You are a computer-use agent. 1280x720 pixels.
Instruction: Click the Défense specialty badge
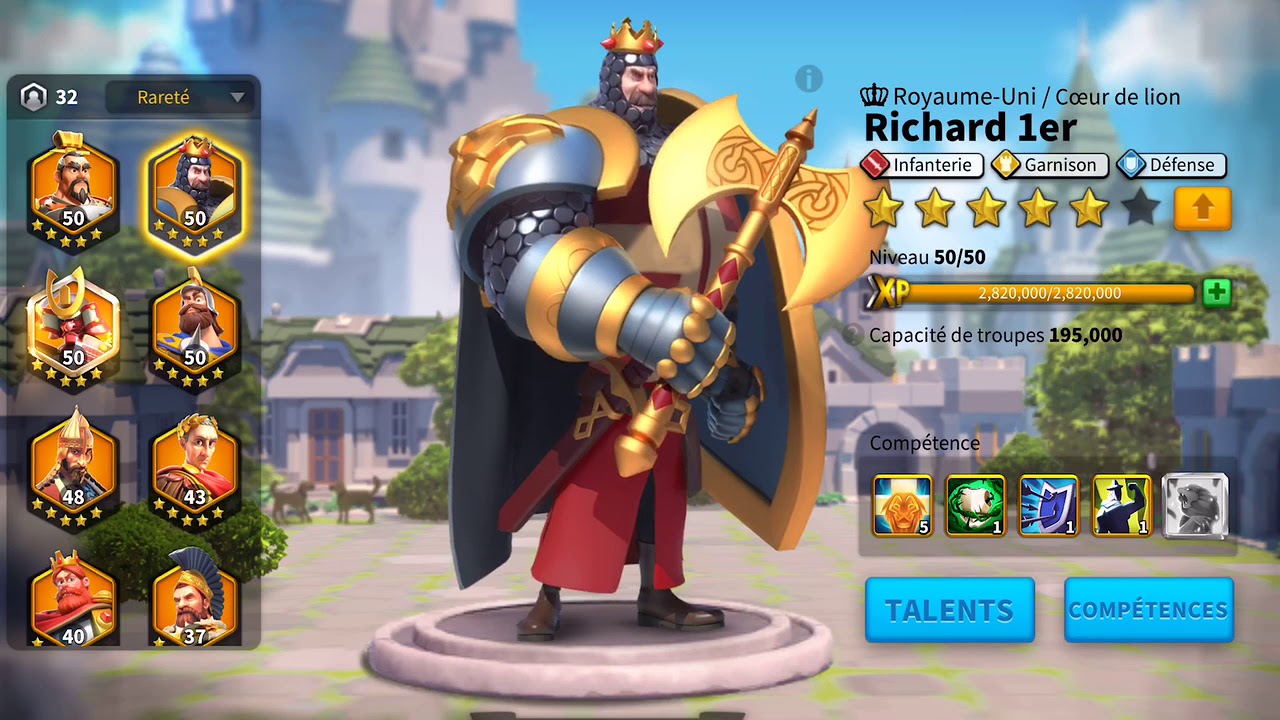click(1170, 165)
